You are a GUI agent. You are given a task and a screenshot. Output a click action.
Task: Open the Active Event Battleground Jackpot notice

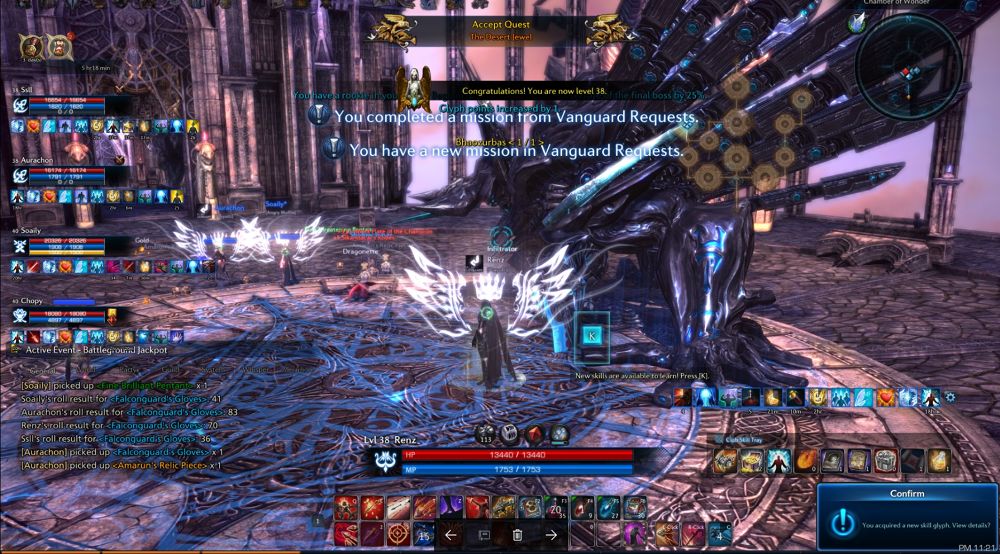pyautogui.click(x=88, y=350)
